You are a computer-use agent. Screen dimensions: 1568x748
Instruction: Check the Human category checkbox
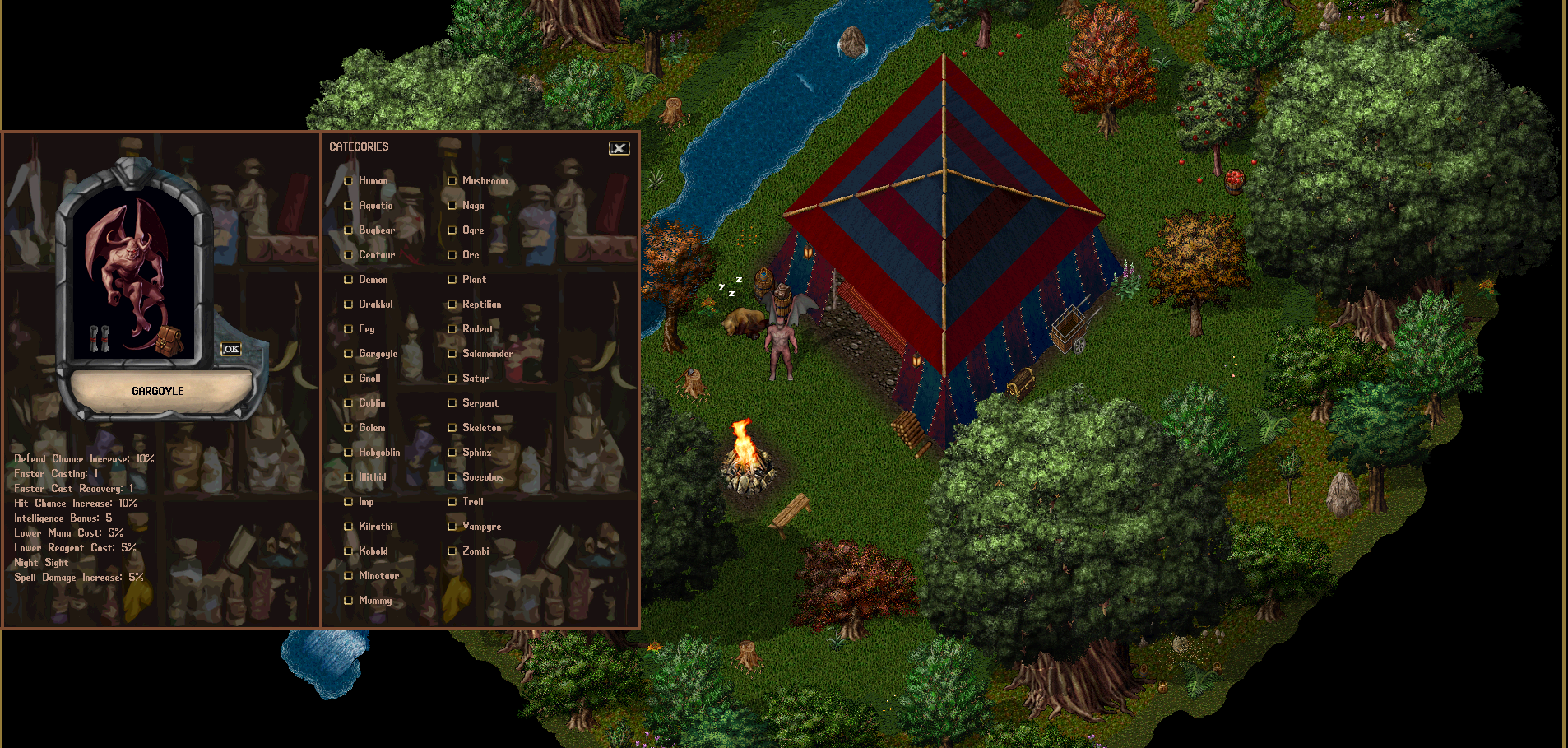[349, 181]
